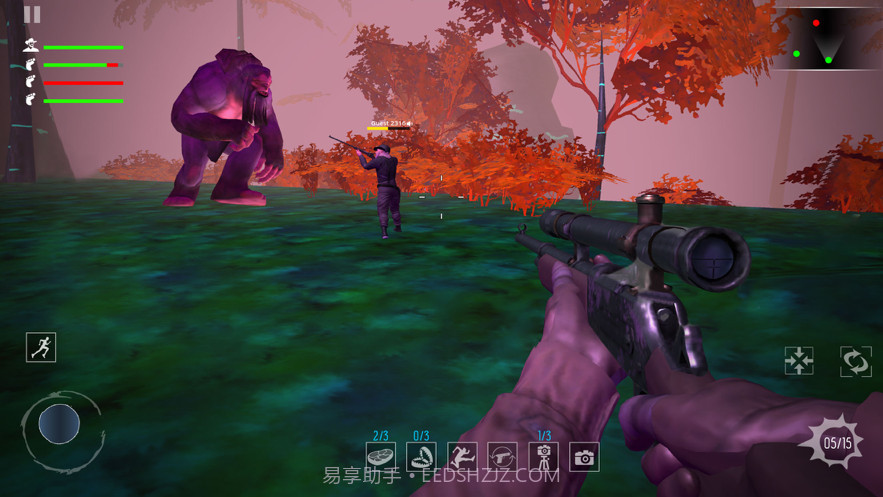Tap the four-arrows aim button
This screenshot has height=497, width=883.
pyautogui.click(x=799, y=361)
